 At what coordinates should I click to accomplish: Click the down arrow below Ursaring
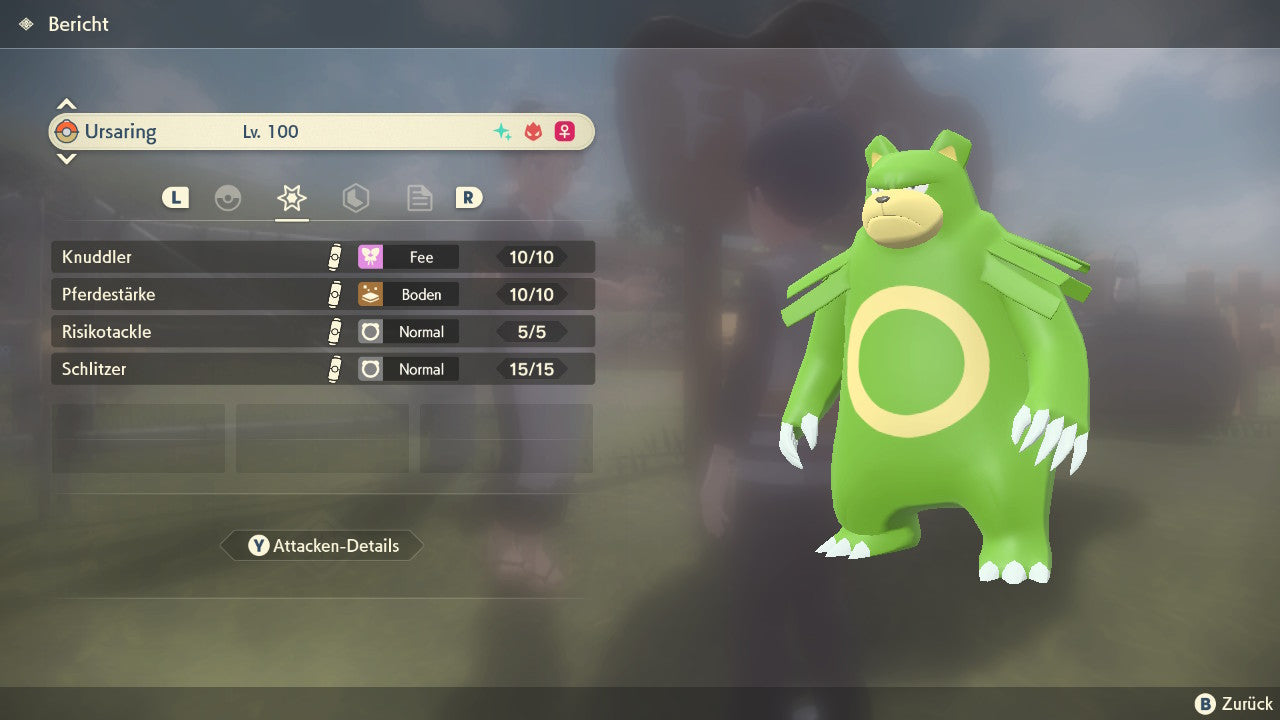(x=66, y=158)
